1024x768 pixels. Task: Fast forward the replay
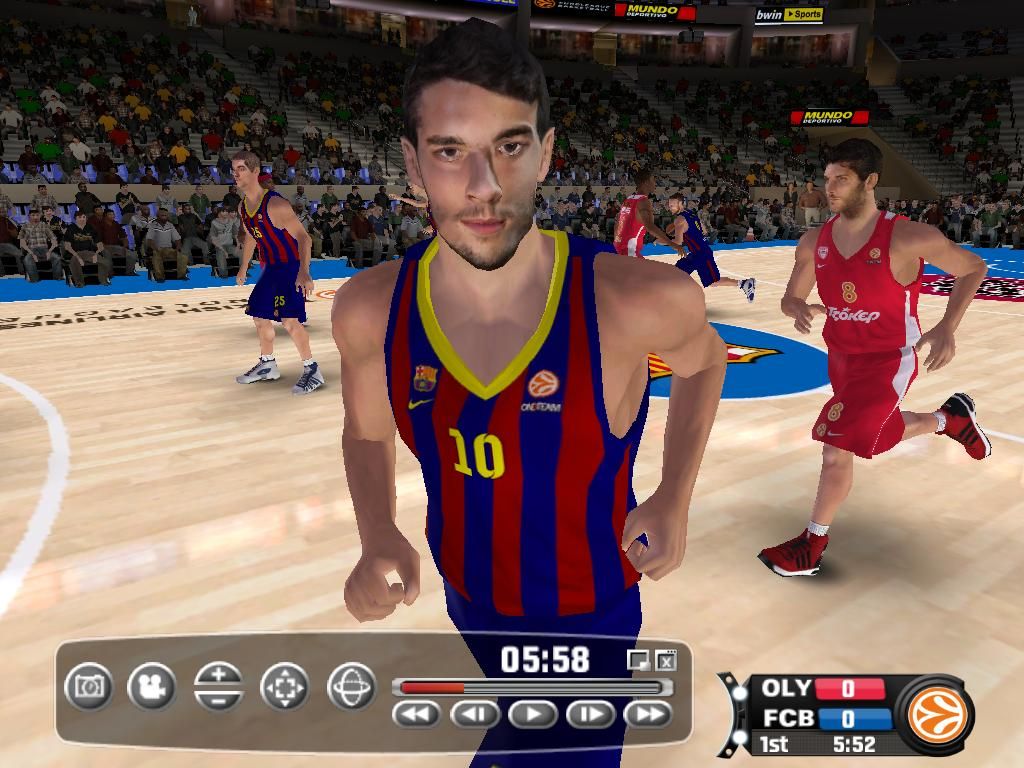(648, 714)
